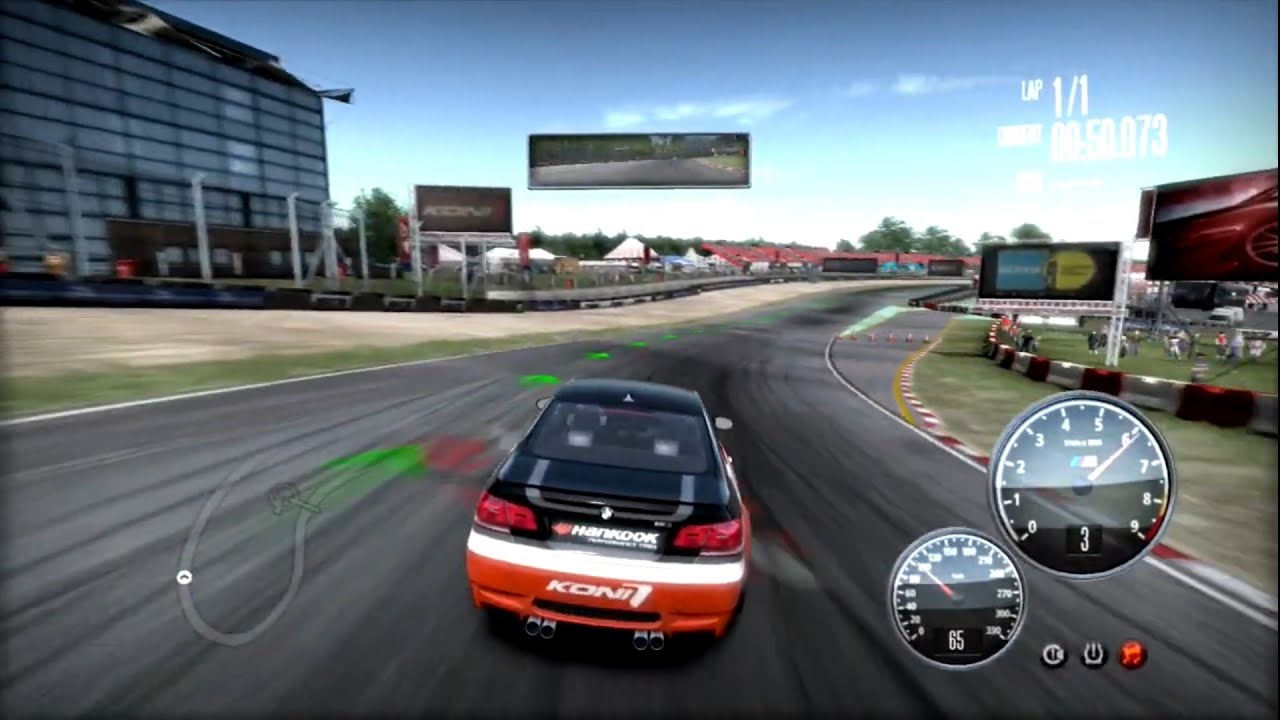Expand the rear-view mirror display
The height and width of the screenshot is (720, 1280).
[x=640, y=157]
